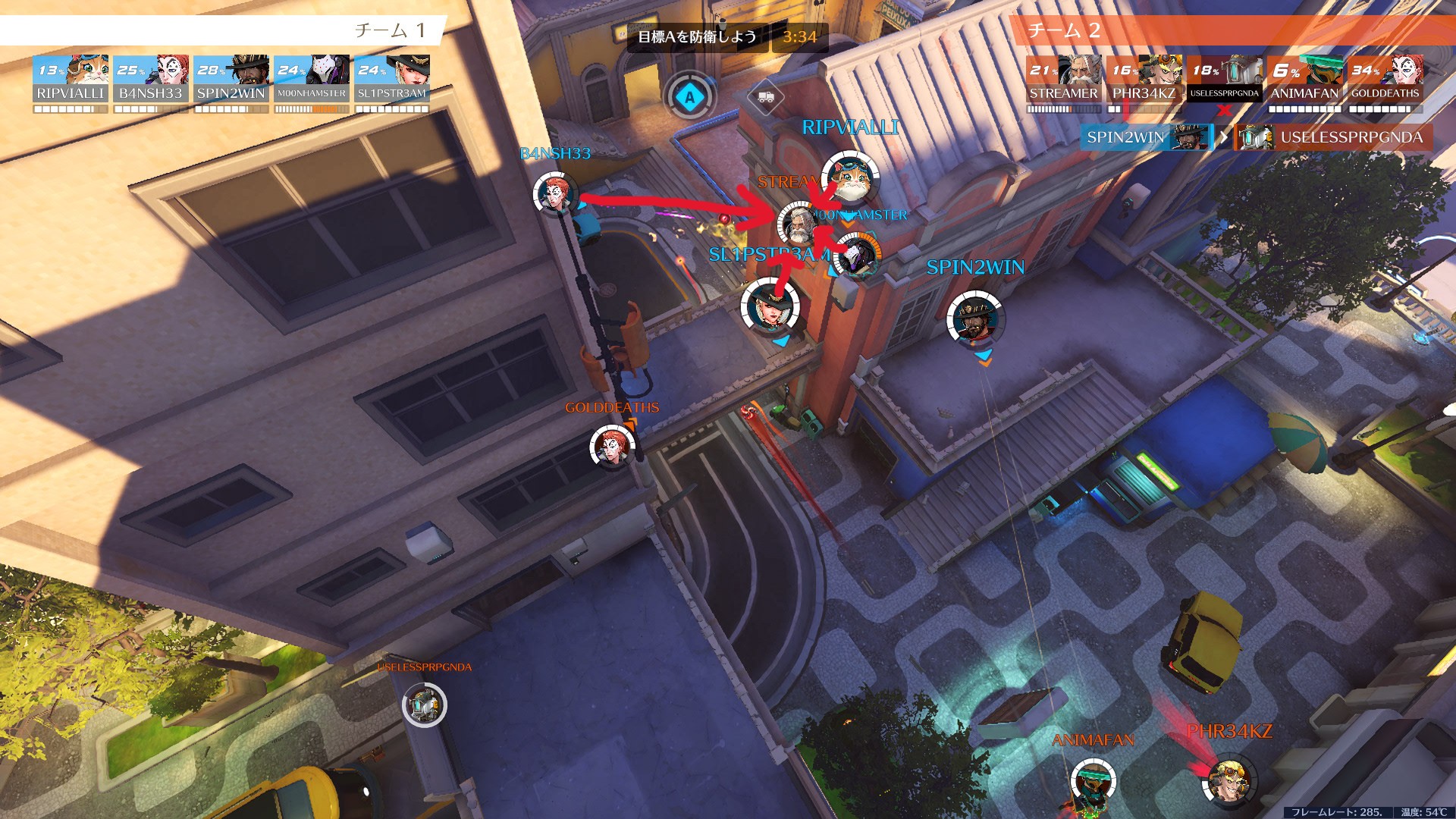Pick SPIN2WIN's cowboy portrait marker in the scene
This screenshot has width=1456, height=819.
[975, 319]
